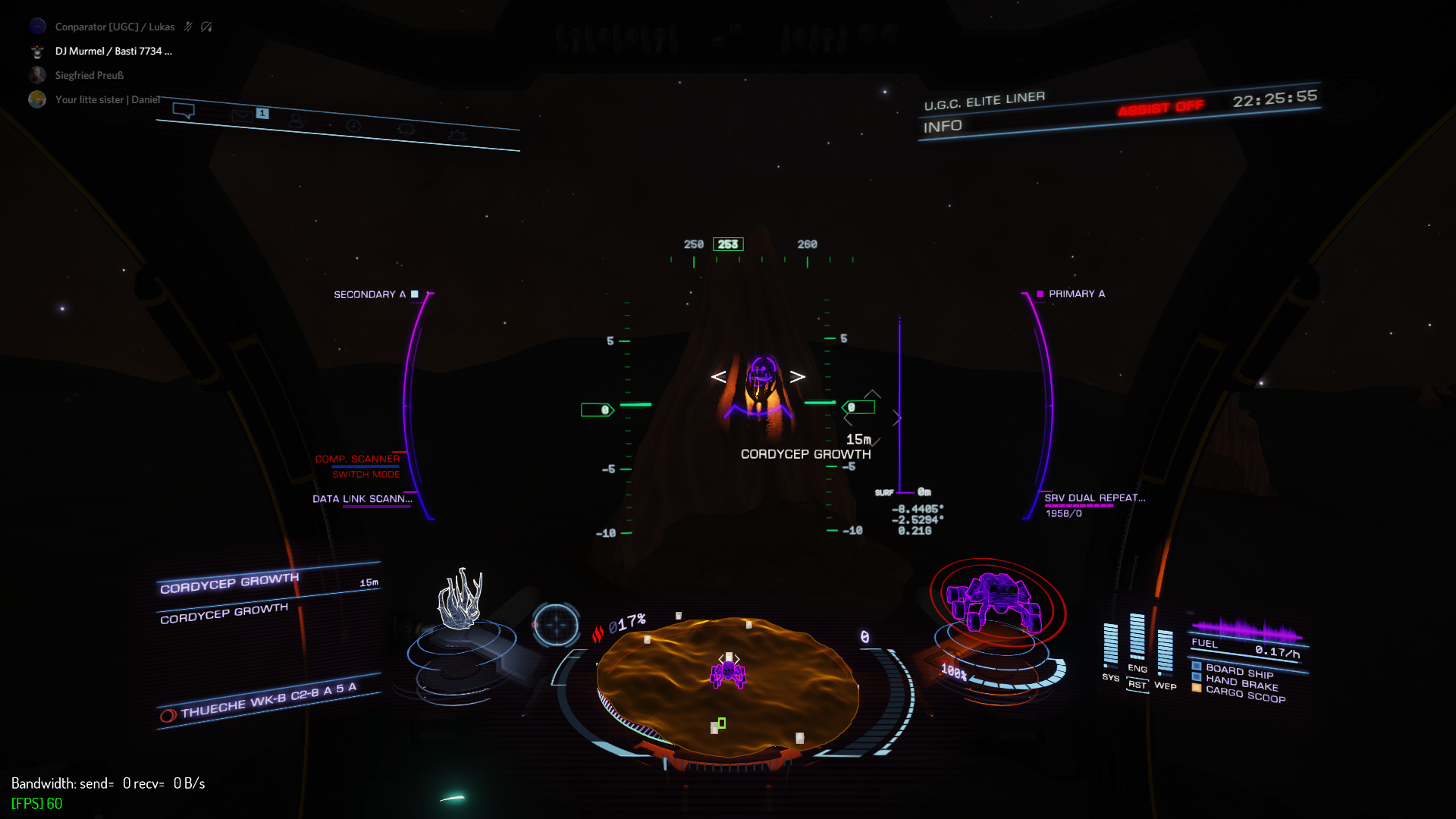Select the Thueche WK-B C2-8 A 5 A location

[268, 700]
